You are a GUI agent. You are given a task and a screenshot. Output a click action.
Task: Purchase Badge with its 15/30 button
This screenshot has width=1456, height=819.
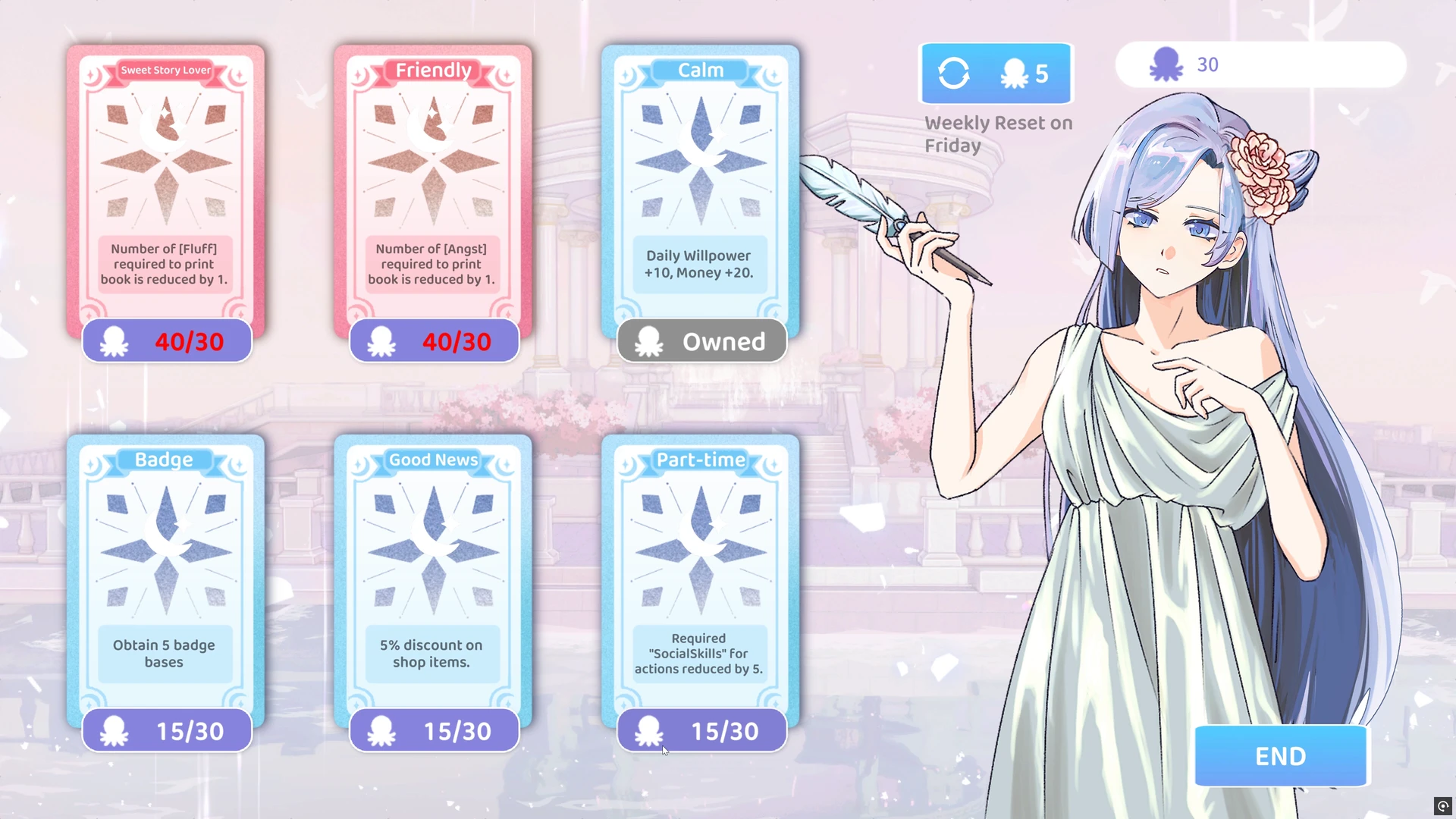click(x=167, y=731)
